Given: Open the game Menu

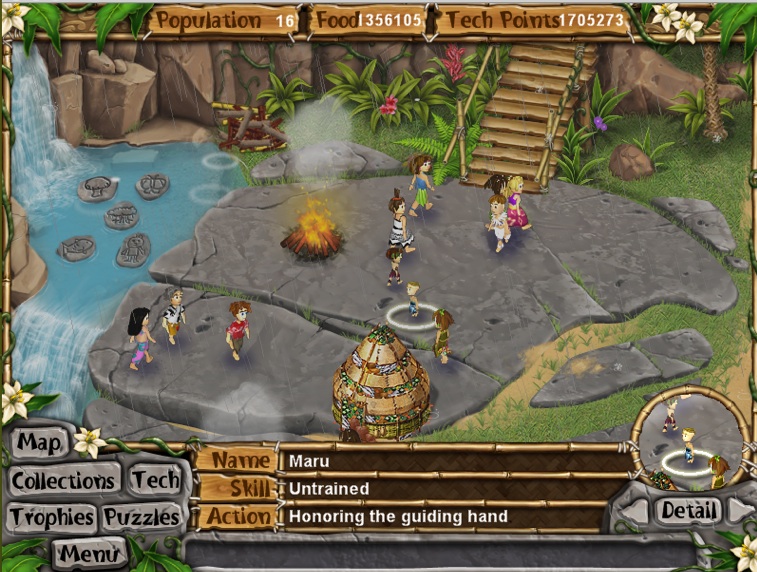Looking at the screenshot, I should coord(89,551).
